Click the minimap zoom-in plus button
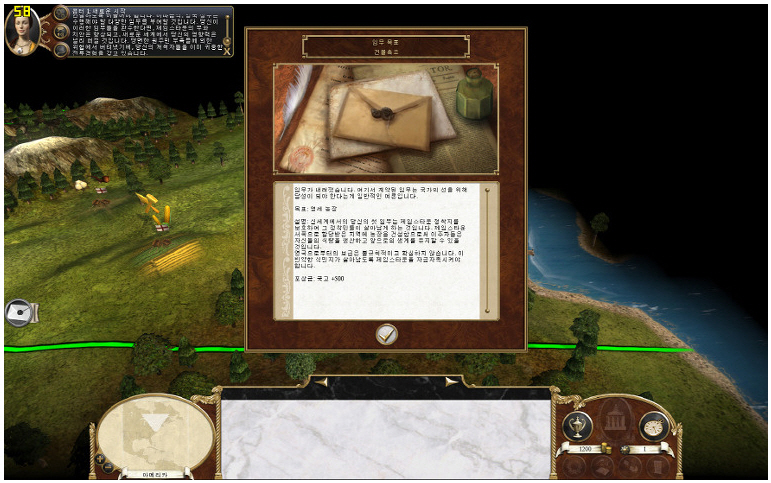 tap(101, 458)
